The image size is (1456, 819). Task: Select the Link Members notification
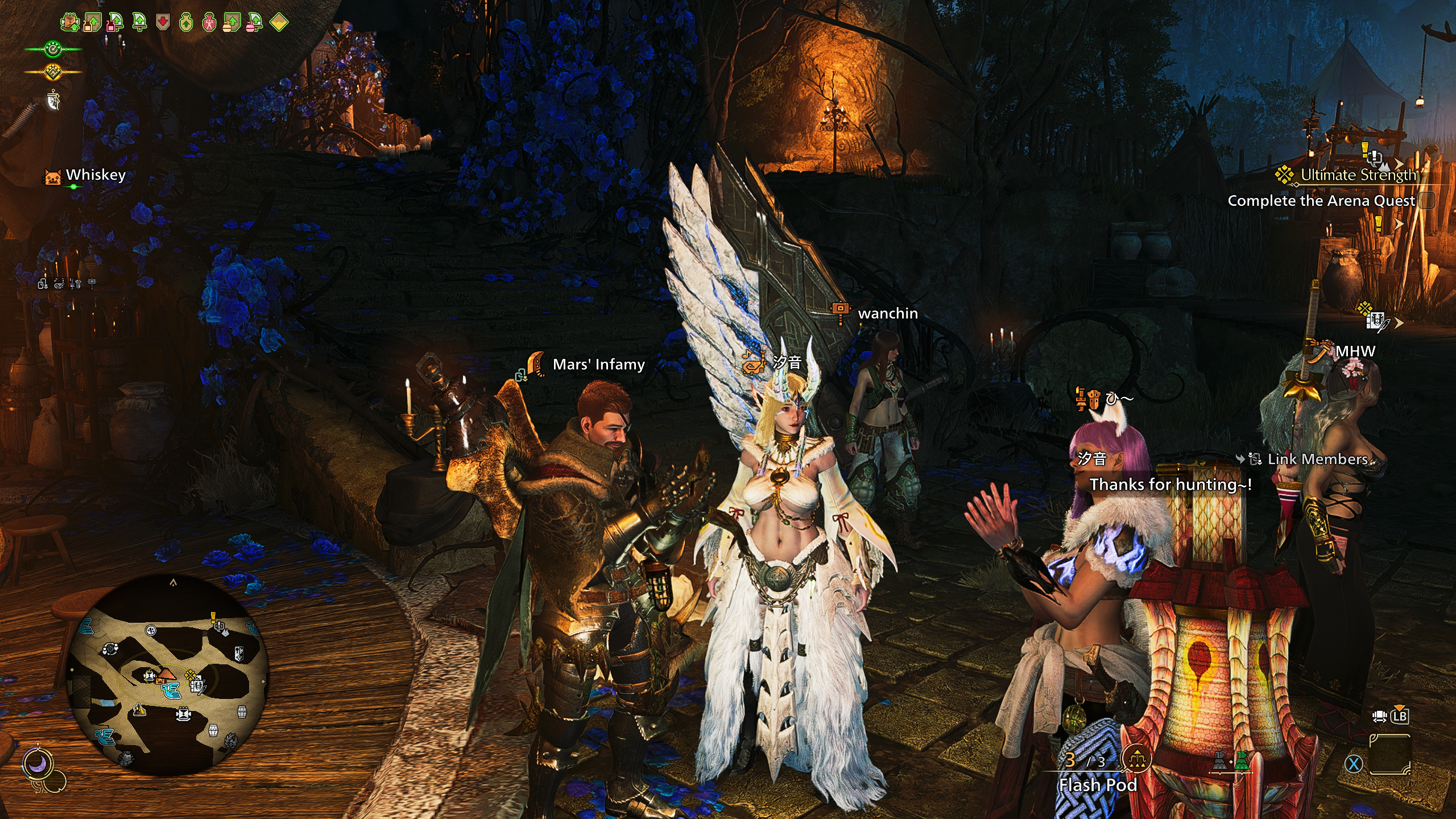[1317, 459]
